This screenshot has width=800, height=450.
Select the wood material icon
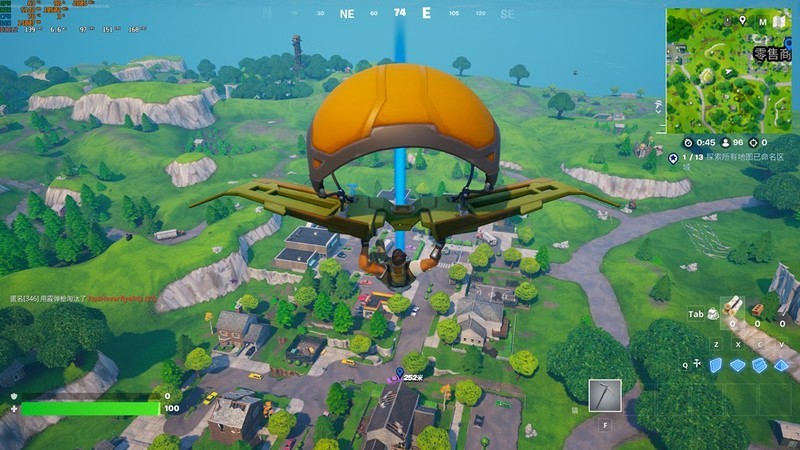click(x=734, y=306)
